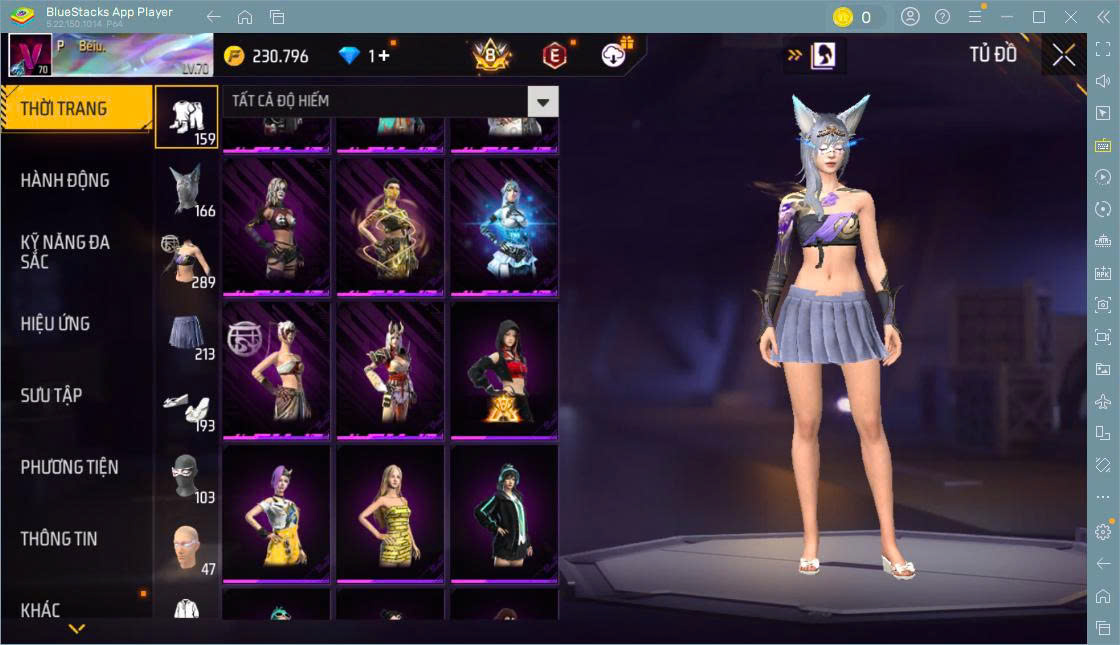
Task: Pick the yellow striped dress blonde outfit
Action: point(390,513)
